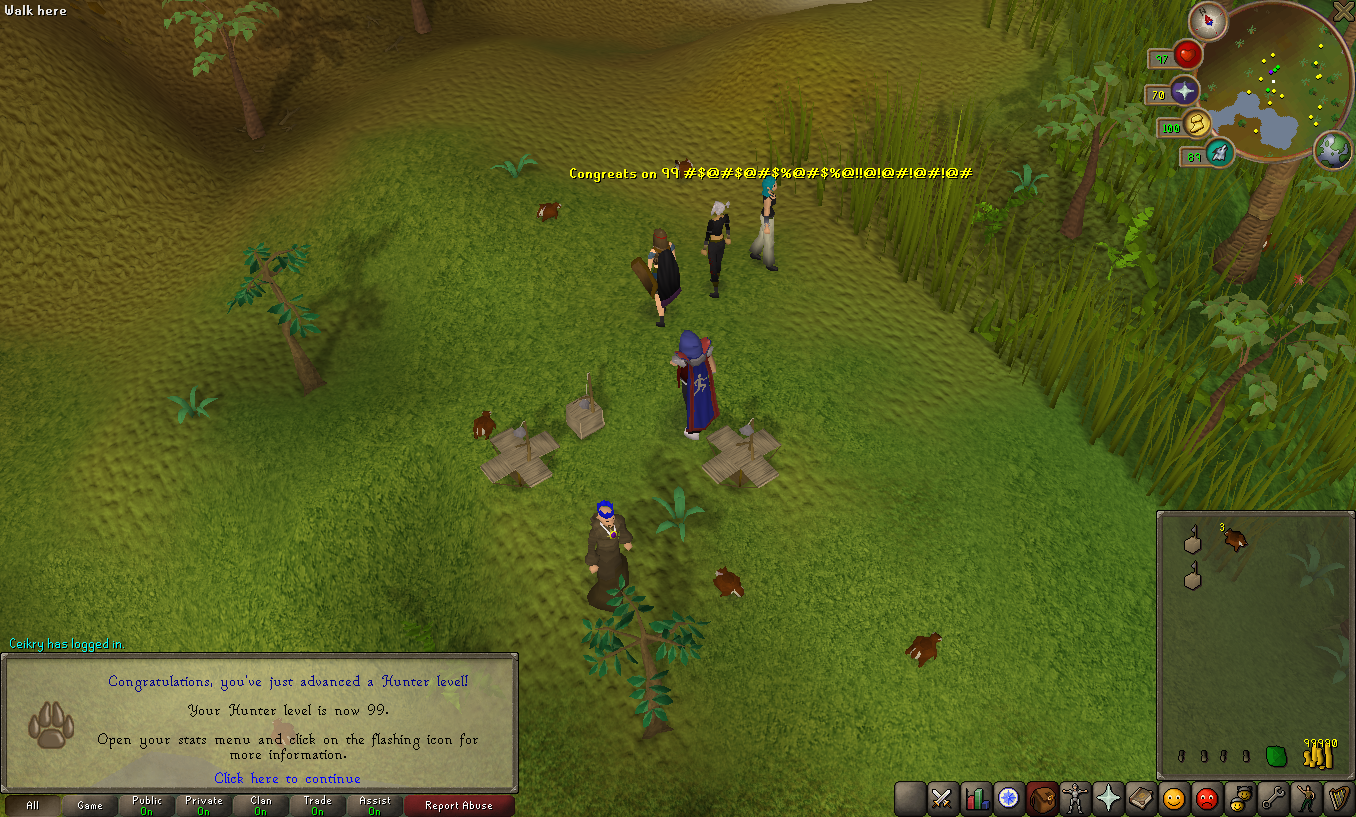1356x817 pixels.
Task: Toggle the Clan chat filter
Action: click(x=261, y=805)
